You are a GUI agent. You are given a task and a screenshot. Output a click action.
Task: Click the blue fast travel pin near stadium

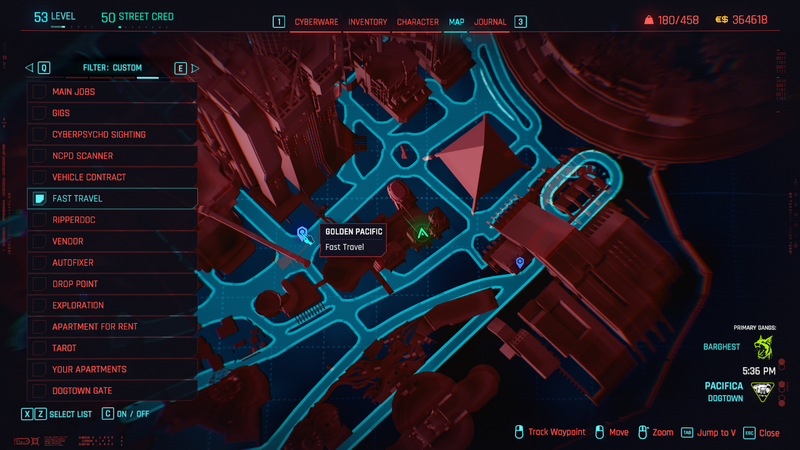519,262
